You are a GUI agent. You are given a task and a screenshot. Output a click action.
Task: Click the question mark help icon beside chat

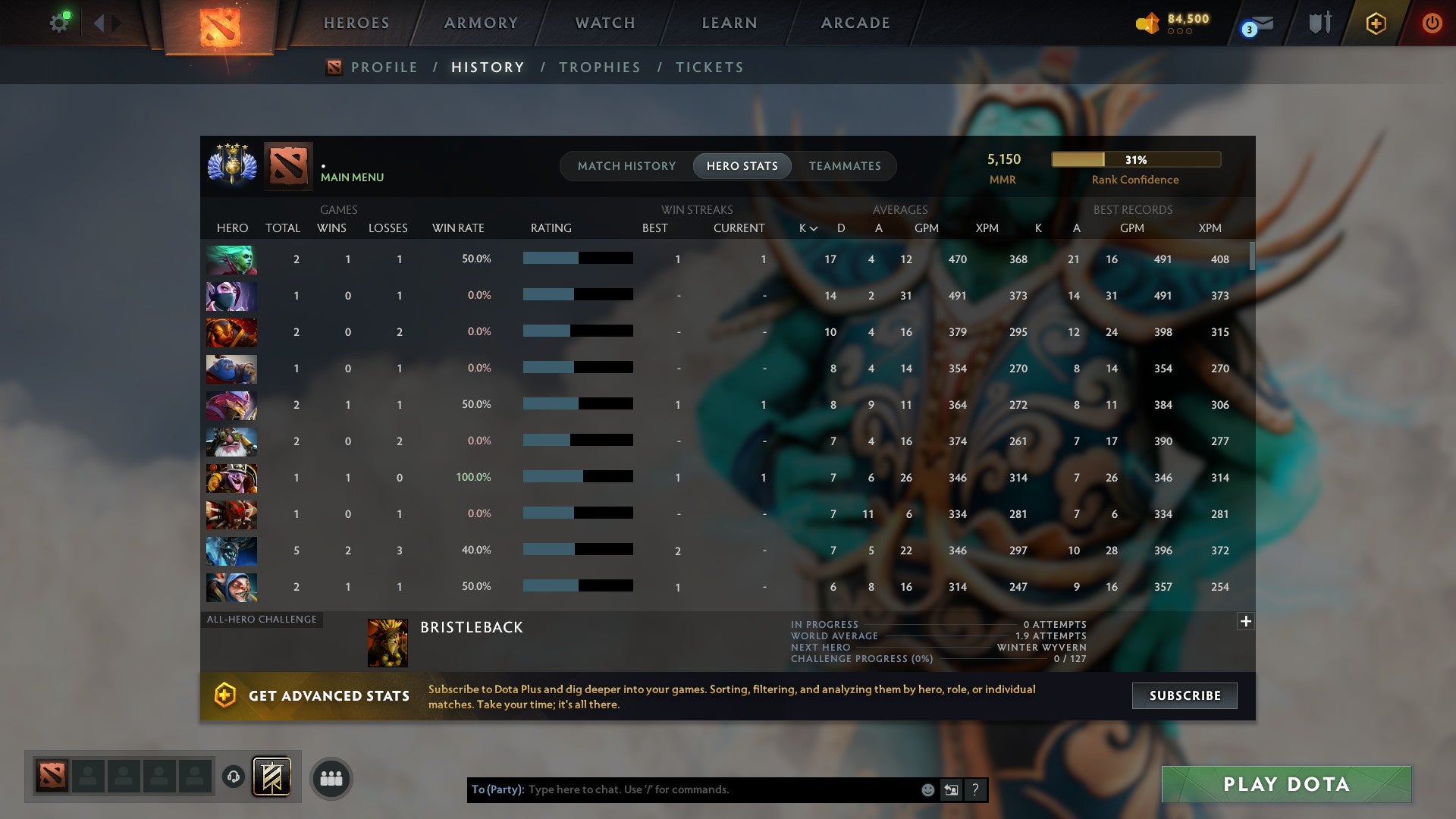[975, 789]
